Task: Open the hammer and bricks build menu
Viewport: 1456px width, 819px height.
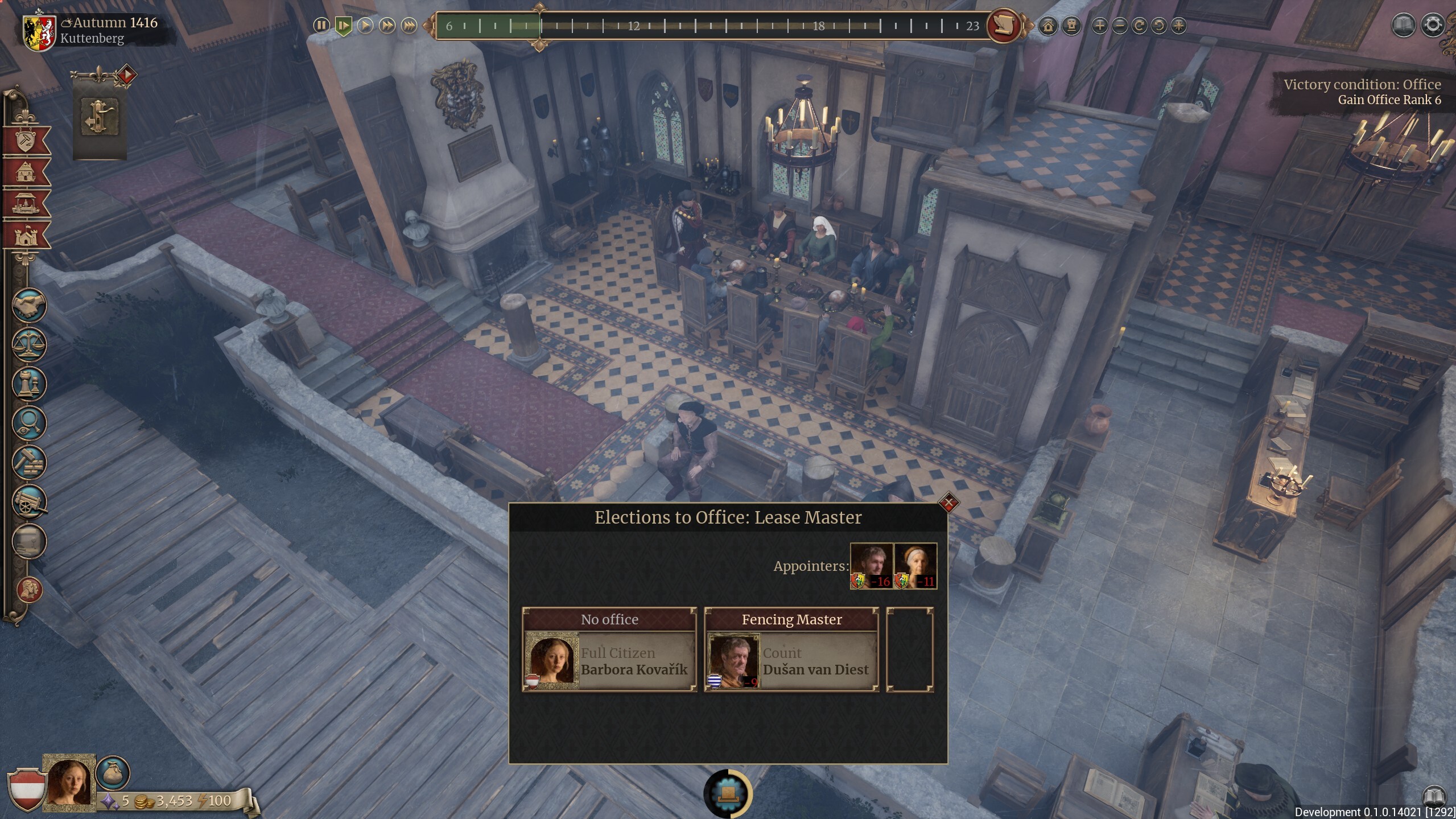Action: 28,462
